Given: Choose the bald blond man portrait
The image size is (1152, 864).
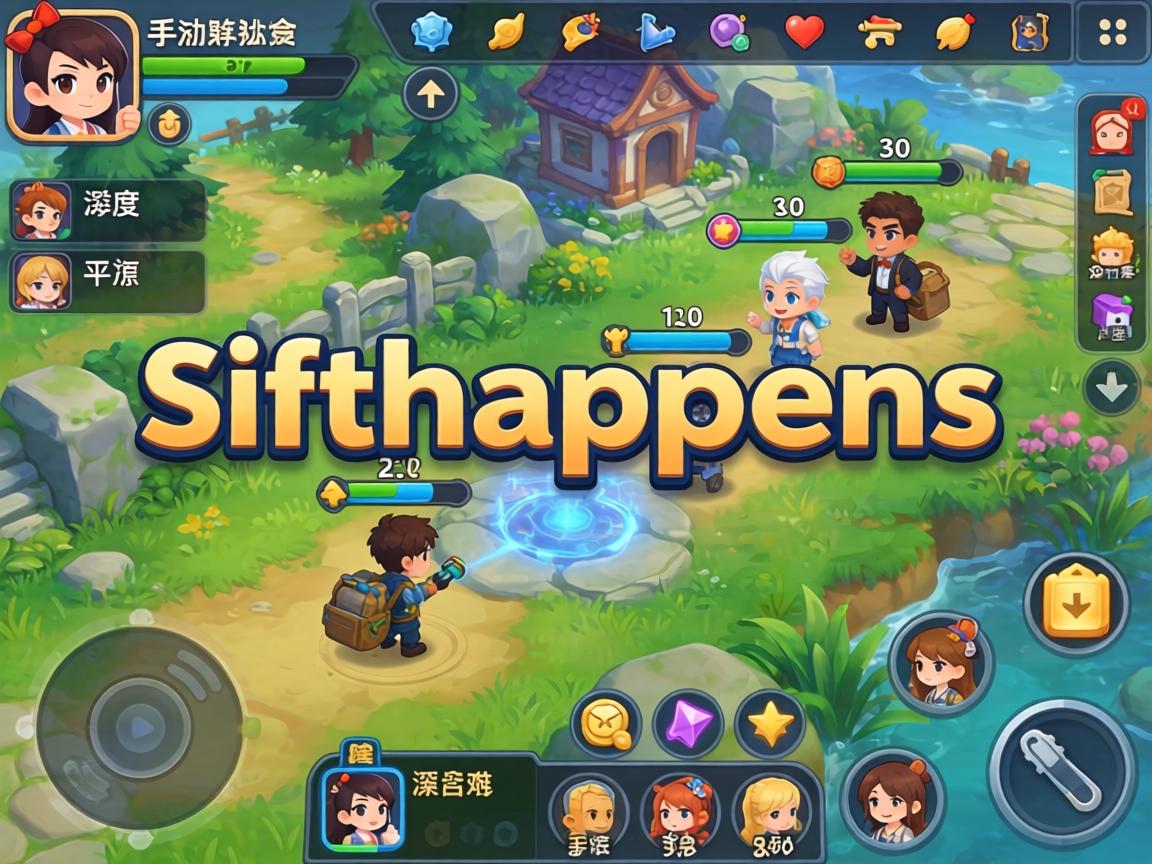Looking at the screenshot, I should 588,810.
